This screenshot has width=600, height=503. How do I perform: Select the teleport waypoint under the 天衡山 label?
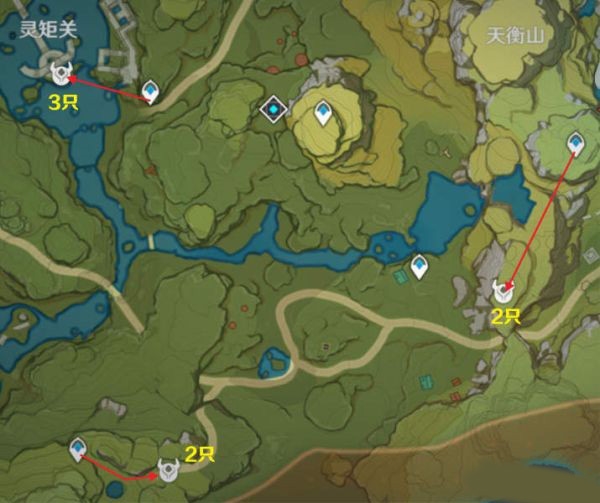click(x=576, y=144)
